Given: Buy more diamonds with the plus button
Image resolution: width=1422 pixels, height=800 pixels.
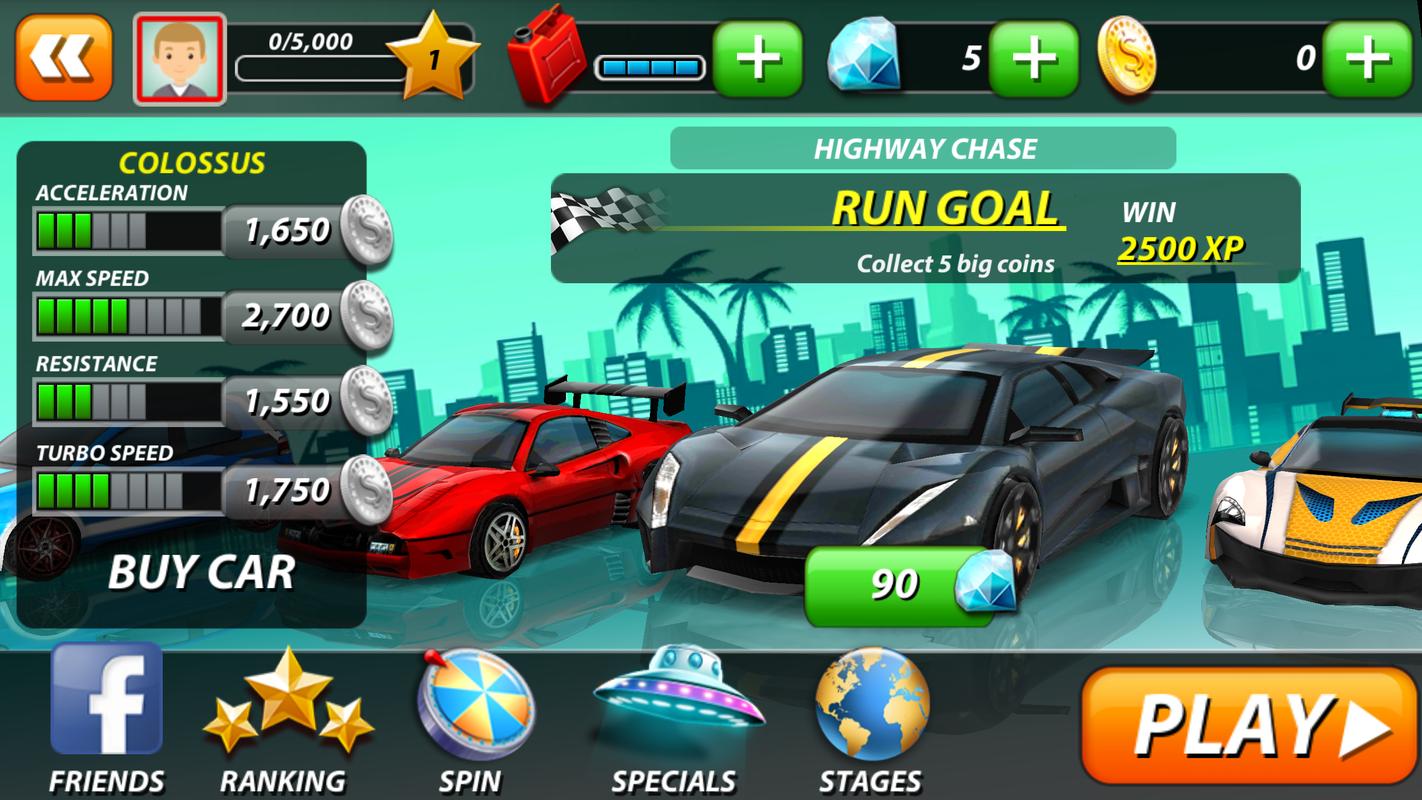Looking at the screenshot, I should (1033, 59).
